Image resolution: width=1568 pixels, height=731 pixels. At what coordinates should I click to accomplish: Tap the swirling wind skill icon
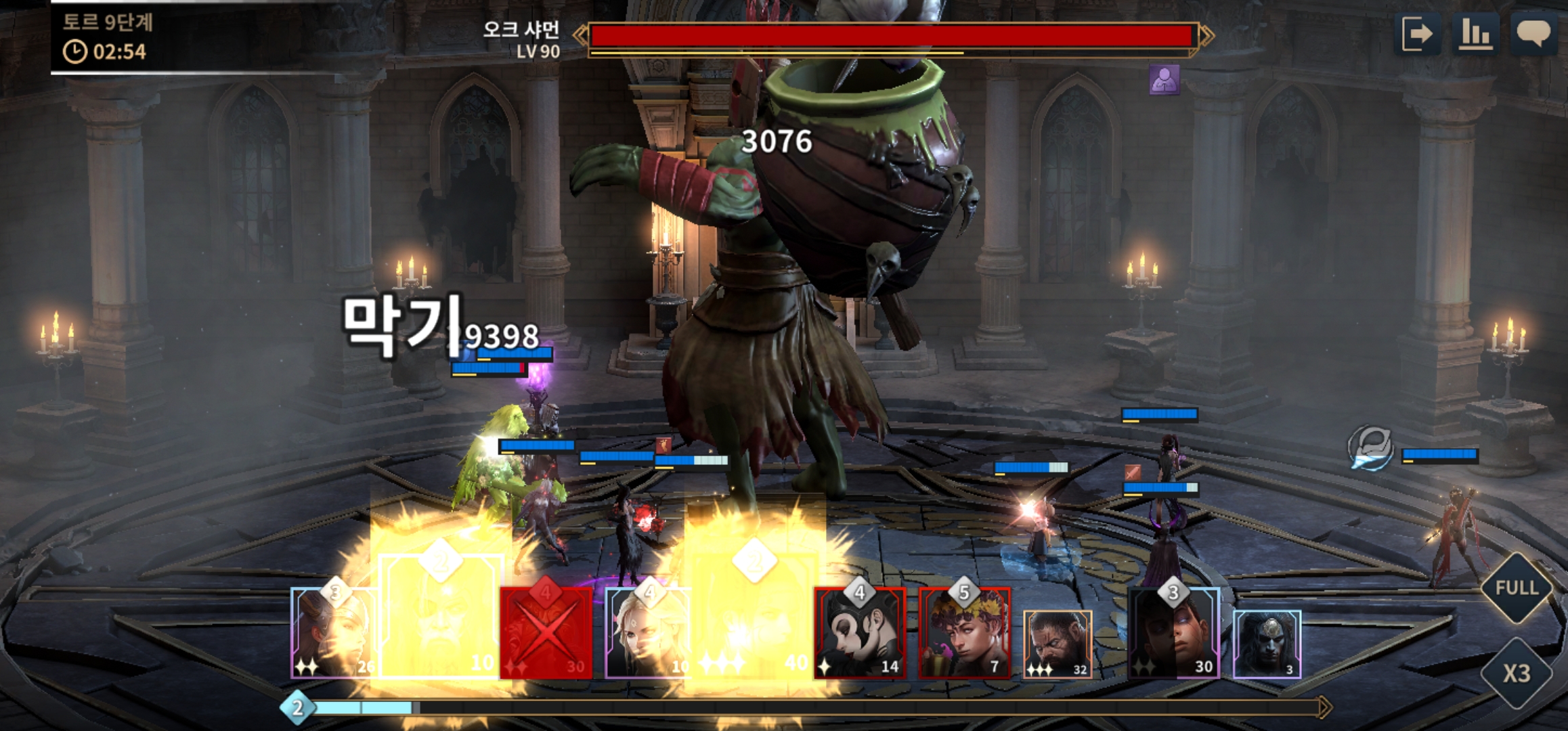(x=1370, y=448)
